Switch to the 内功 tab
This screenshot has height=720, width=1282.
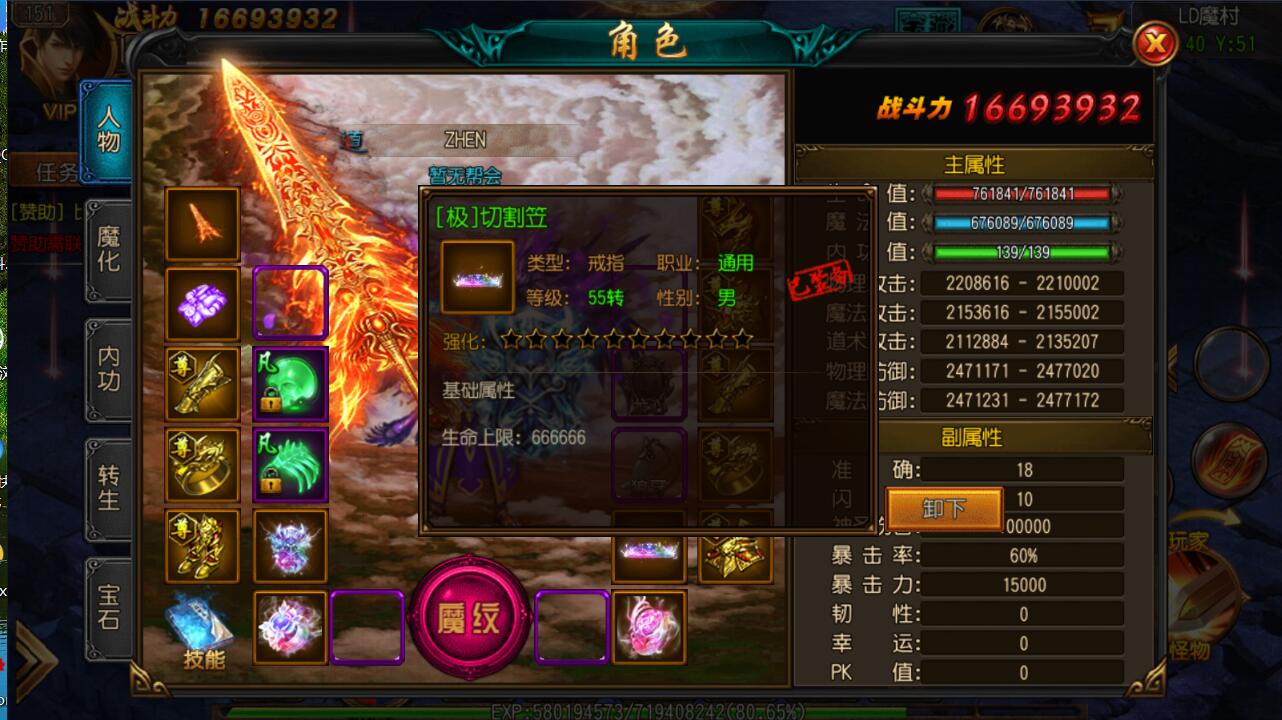[x=108, y=369]
